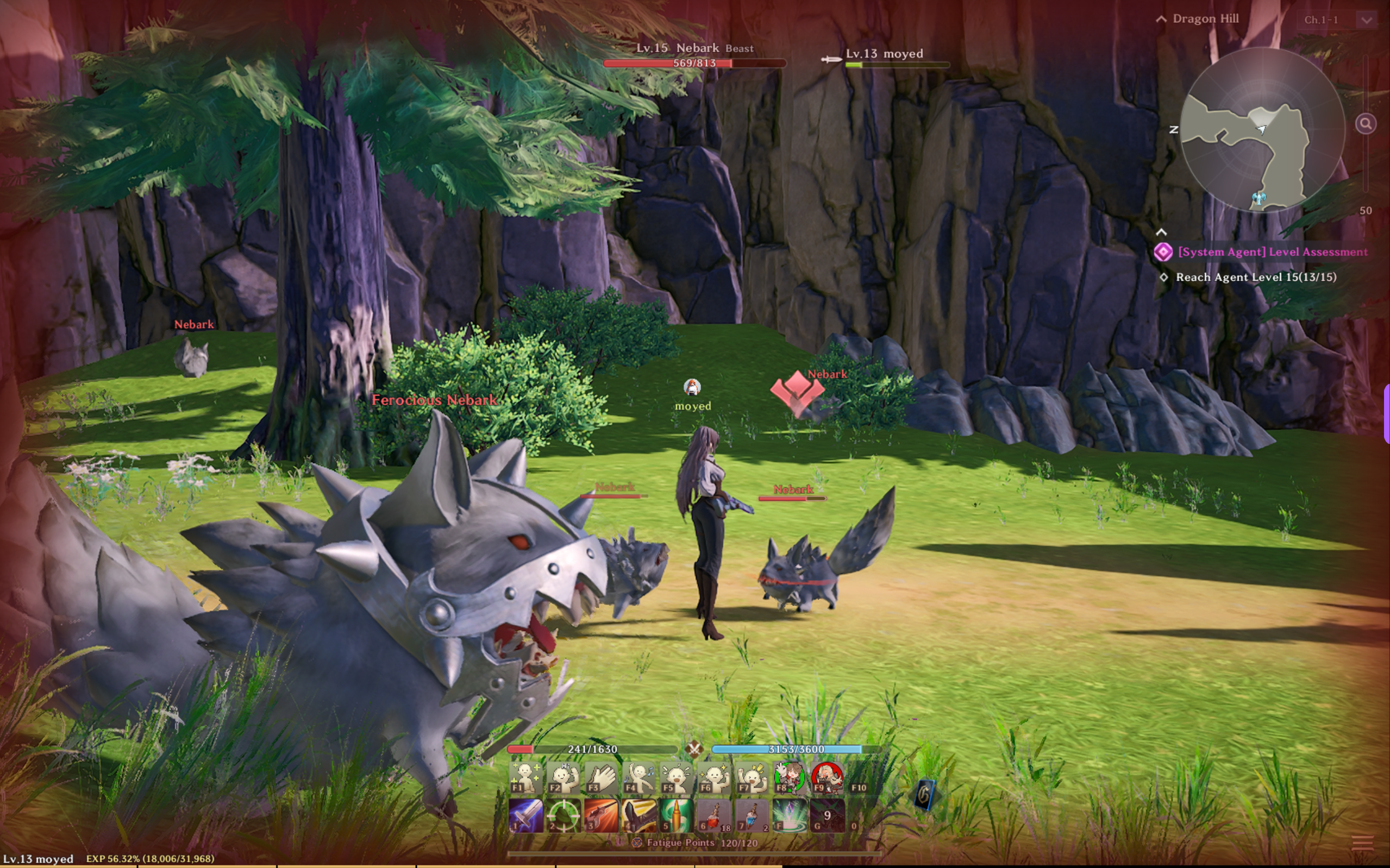Click the minimap magnifier zoom button
Image resolution: width=1390 pixels, height=868 pixels.
coord(1366,123)
